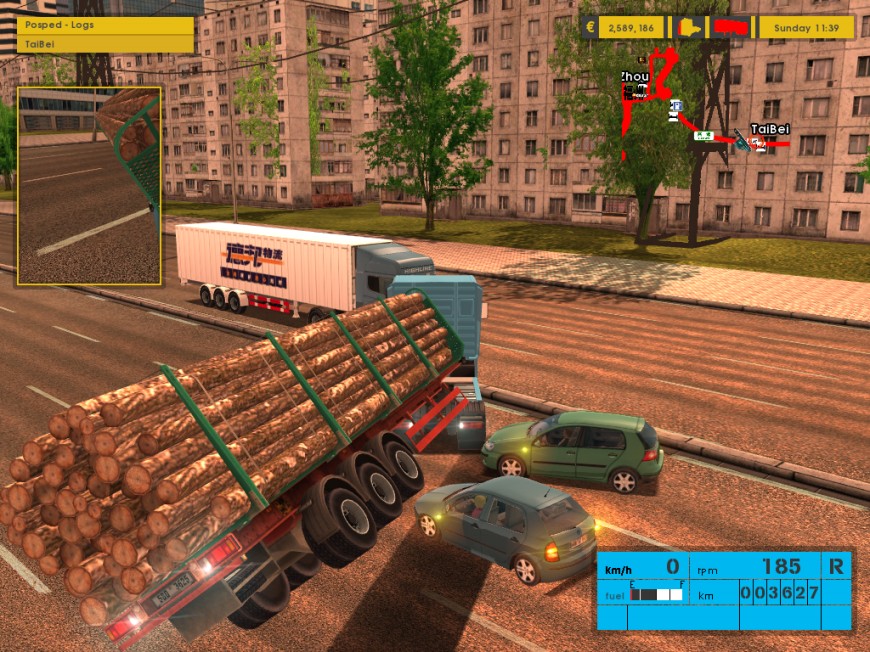
Task: Open the Posped - Logs cargo panel
Action: pos(105,27)
